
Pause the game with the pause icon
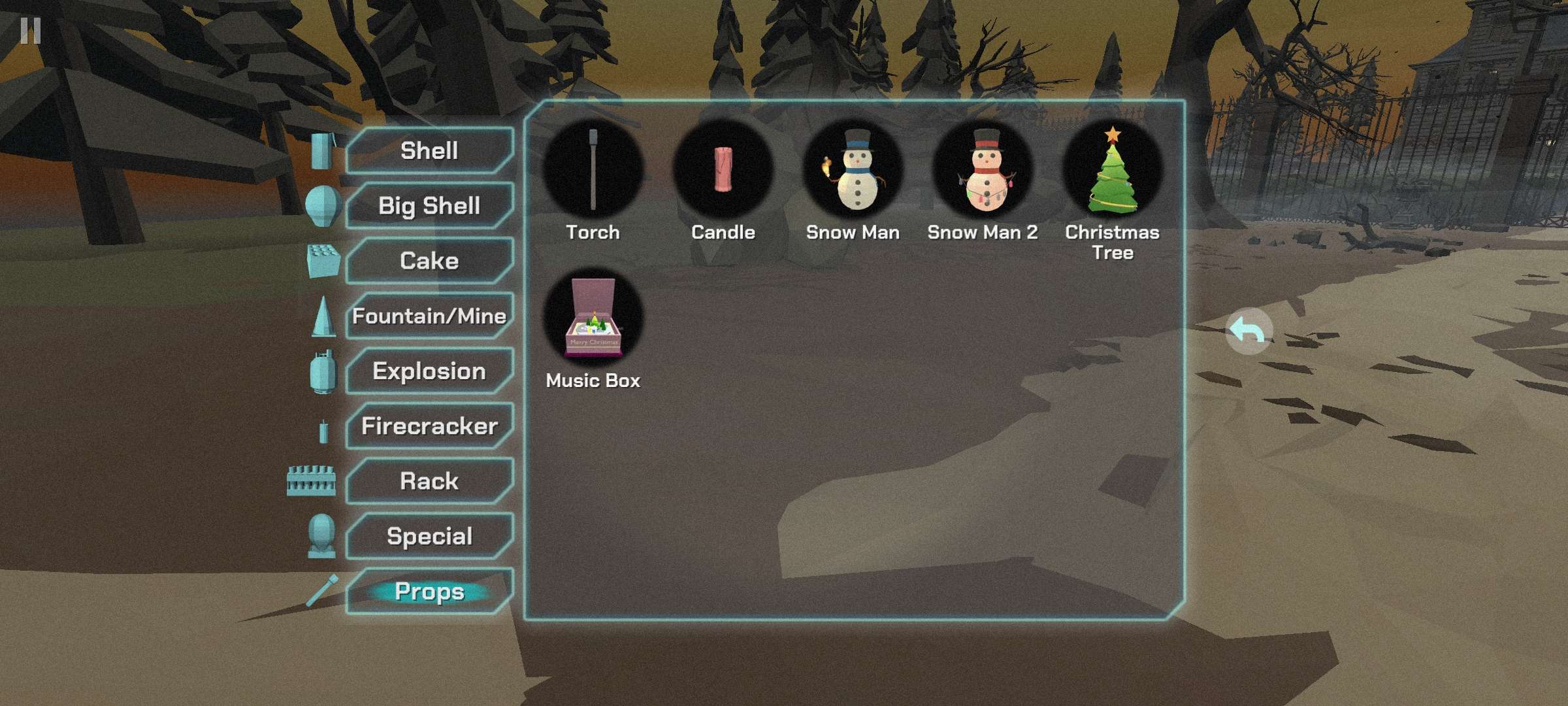click(30, 30)
